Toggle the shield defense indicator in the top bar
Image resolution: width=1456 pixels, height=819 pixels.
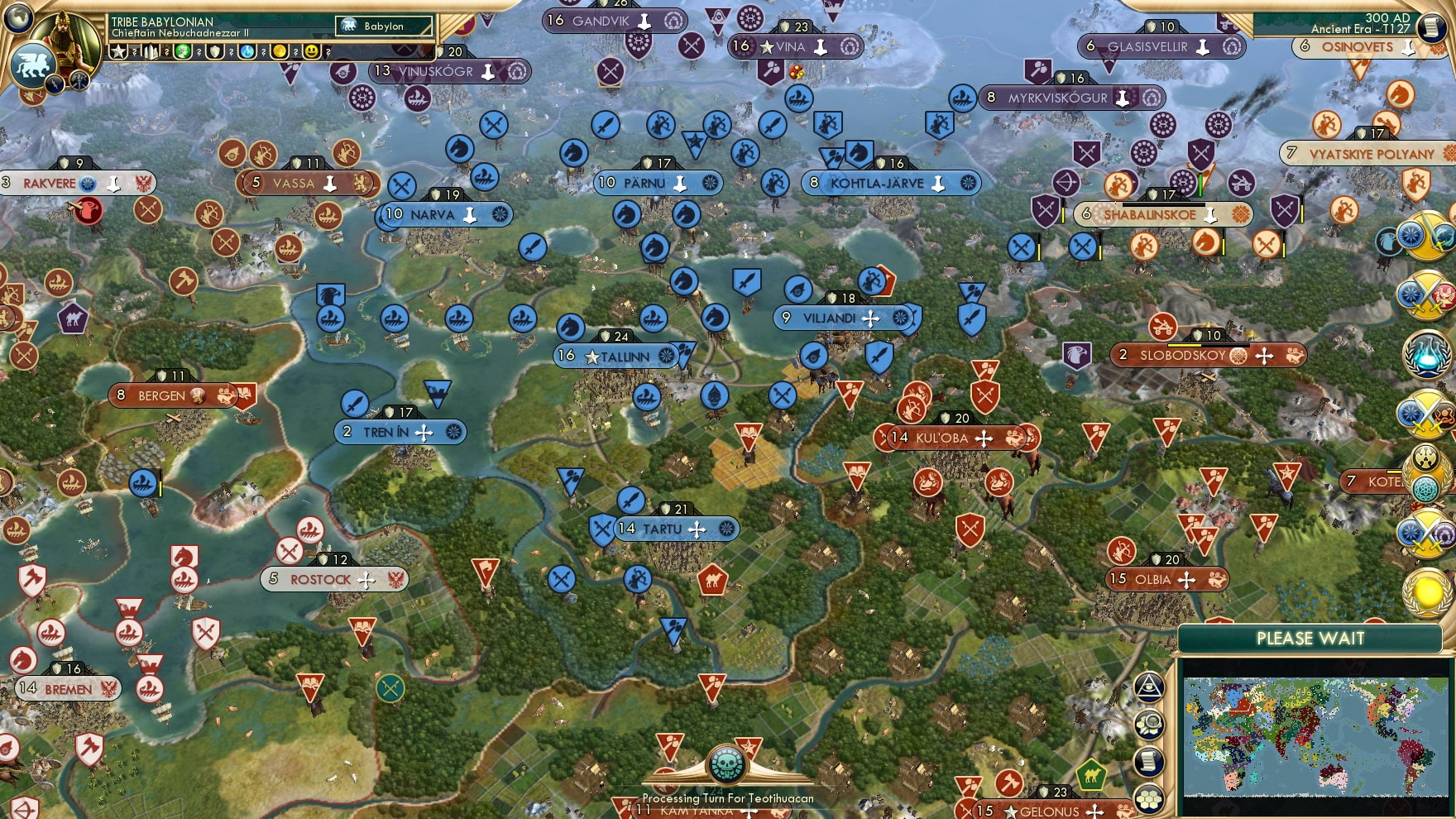[x=215, y=51]
